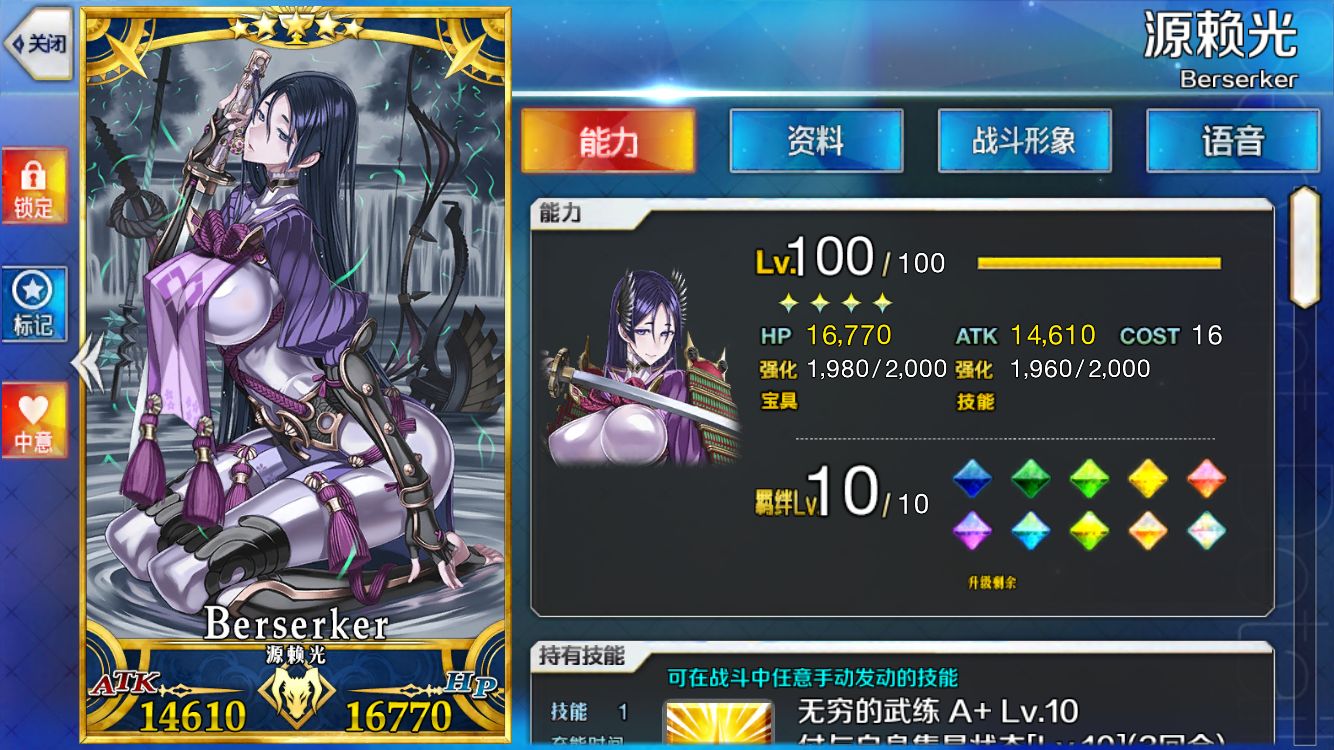Select the 能力 ability button

tap(608, 141)
